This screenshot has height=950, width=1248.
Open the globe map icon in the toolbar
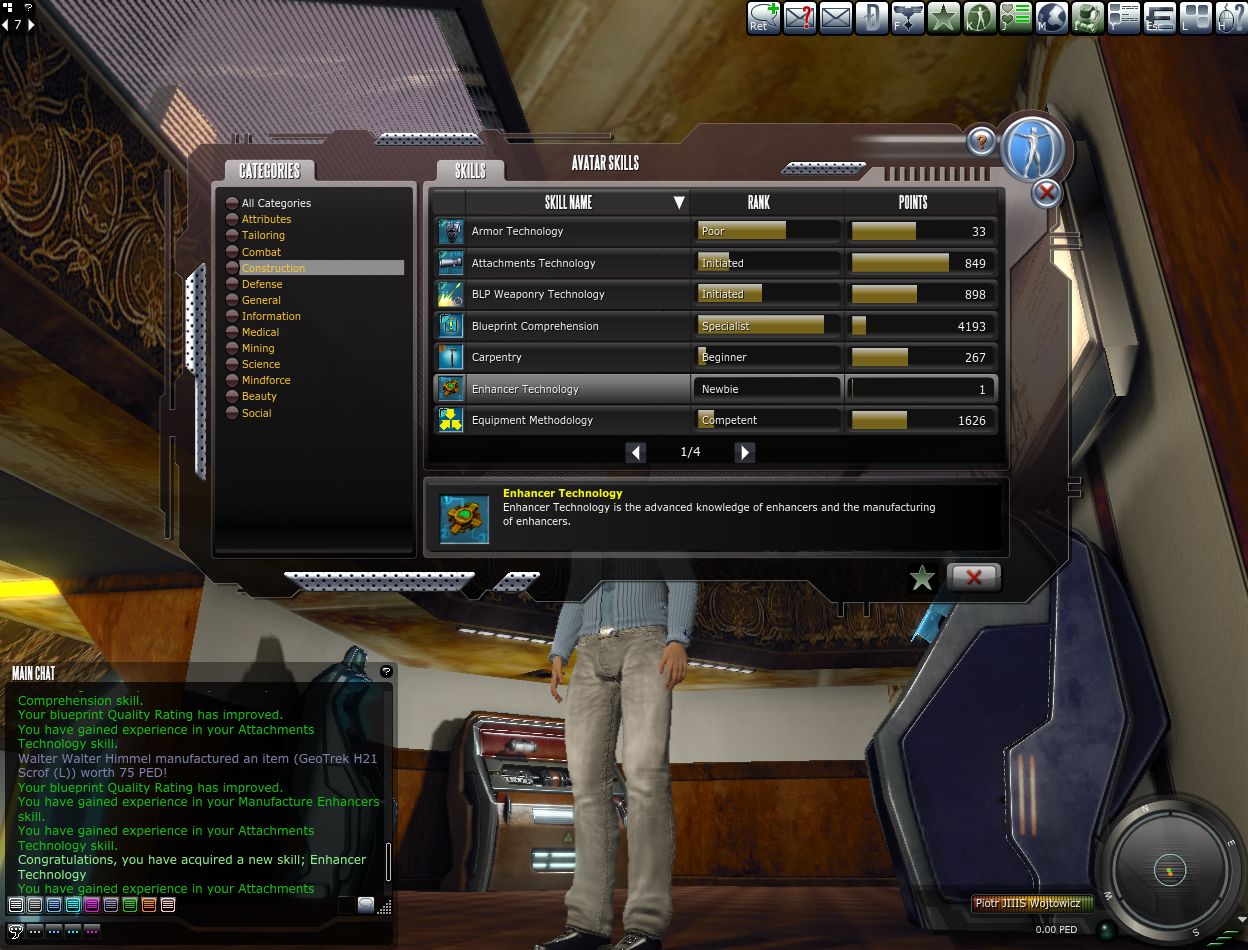tap(1051, 17)
